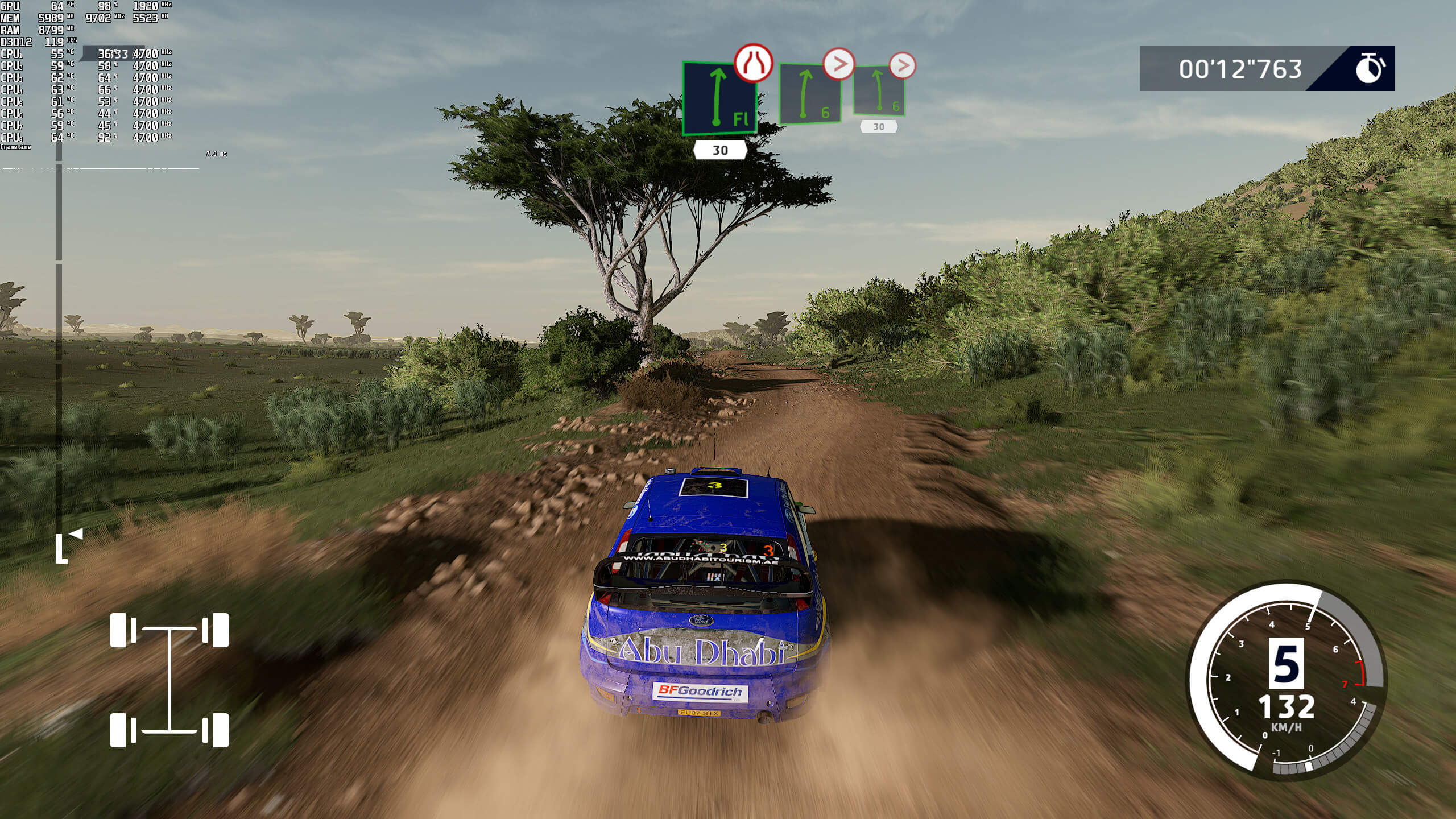Image resolution: width=1456 pixels, height=819 pixels.
Task: Click the red road-narrows warning icon
Action: click(x=754, y=63)
